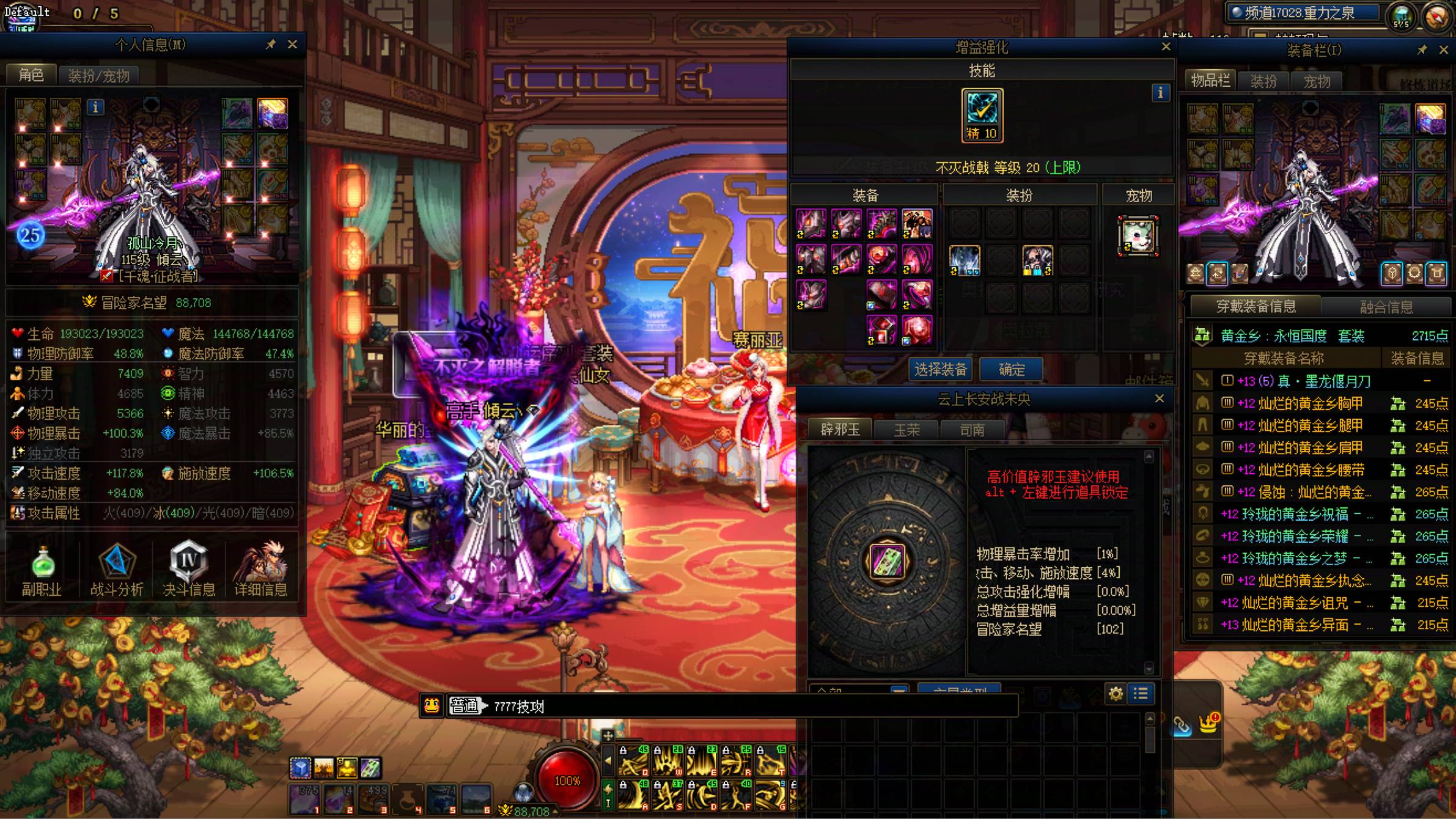
Task: Click the 选择装备 button
Action: click(941, 369)
